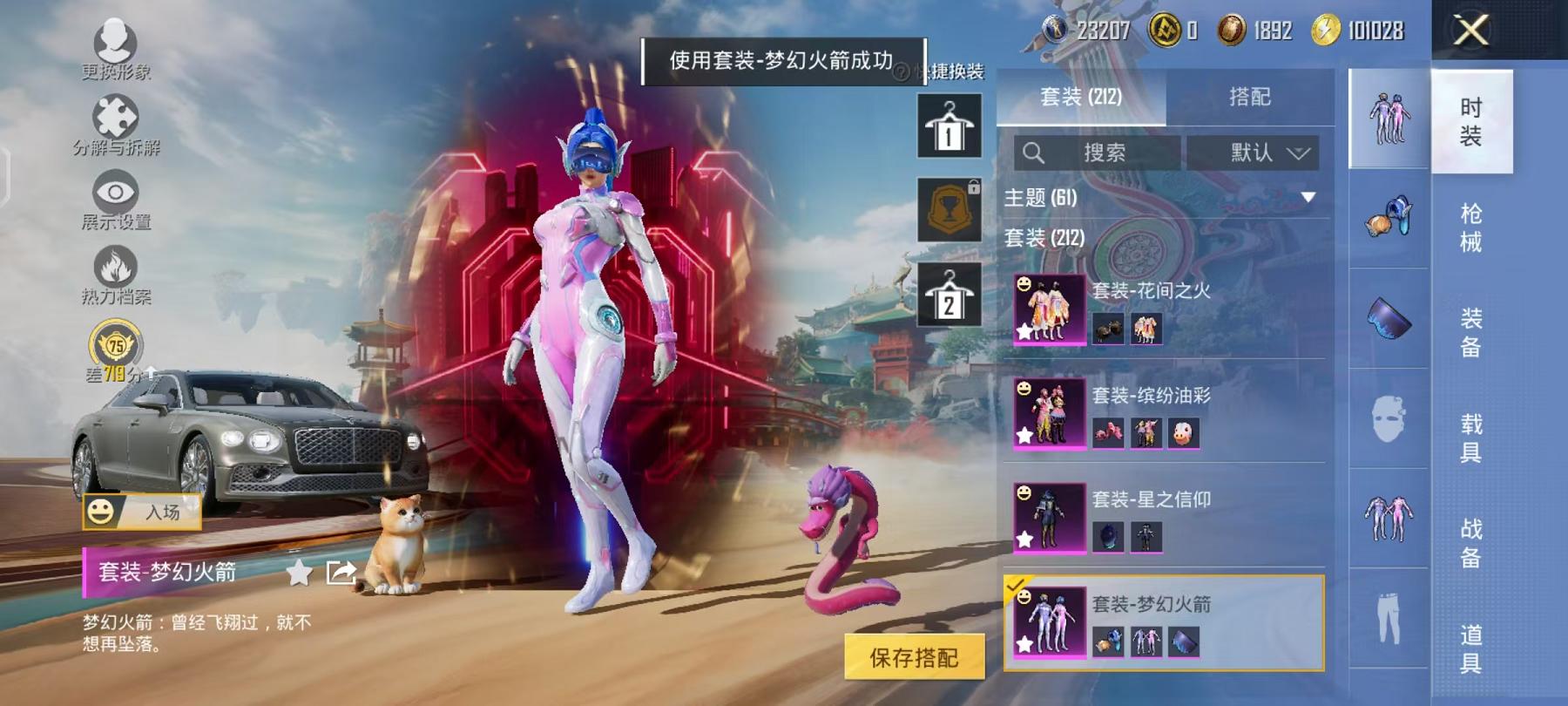Toggle favorite star on 套装-花间之火 thumbnail
This screenshot has height=706, width=1568.
click(x=1024, y=330)
